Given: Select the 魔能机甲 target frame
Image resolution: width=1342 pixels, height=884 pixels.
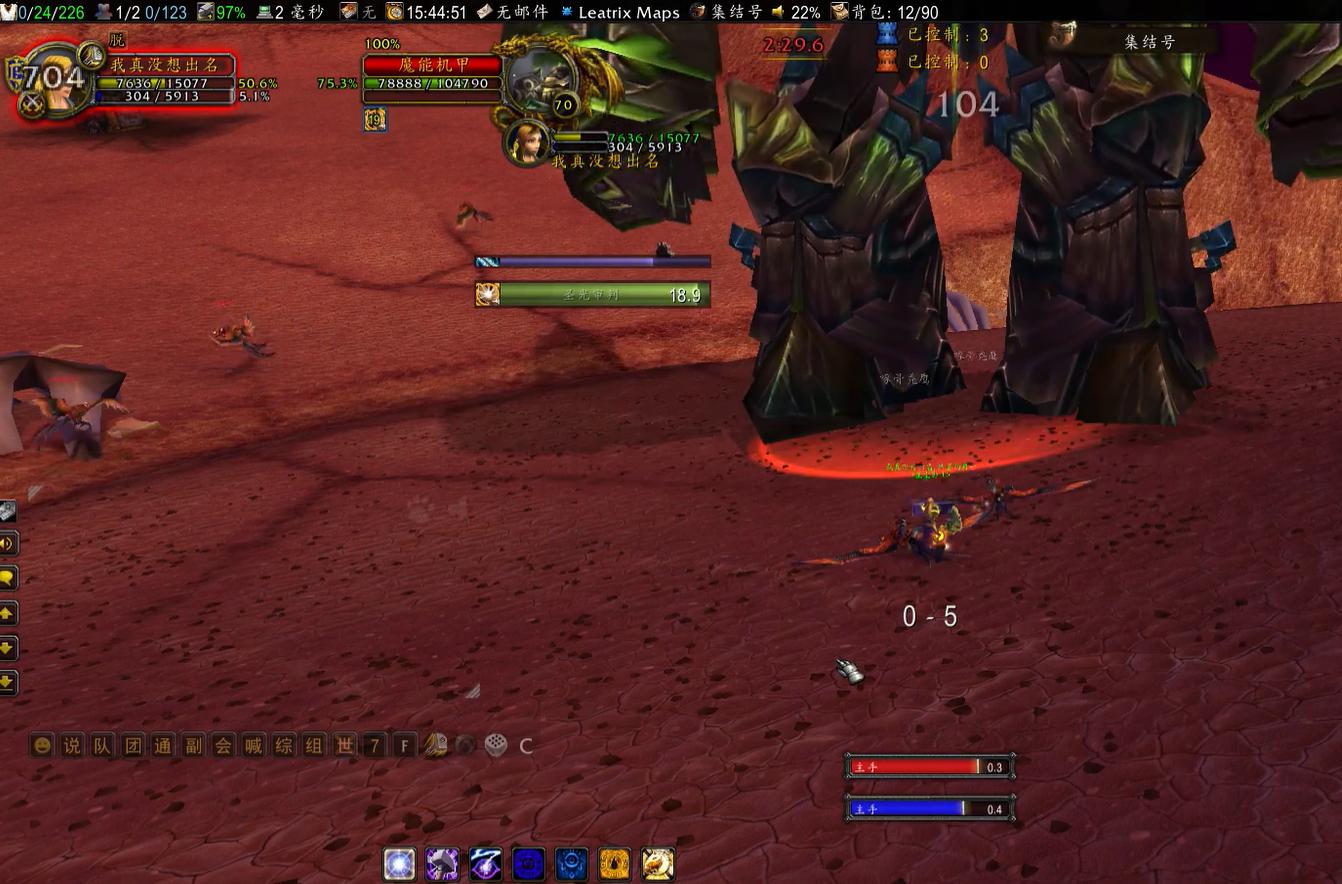Looking at the screenshot, I should click(x=433, y=65).
